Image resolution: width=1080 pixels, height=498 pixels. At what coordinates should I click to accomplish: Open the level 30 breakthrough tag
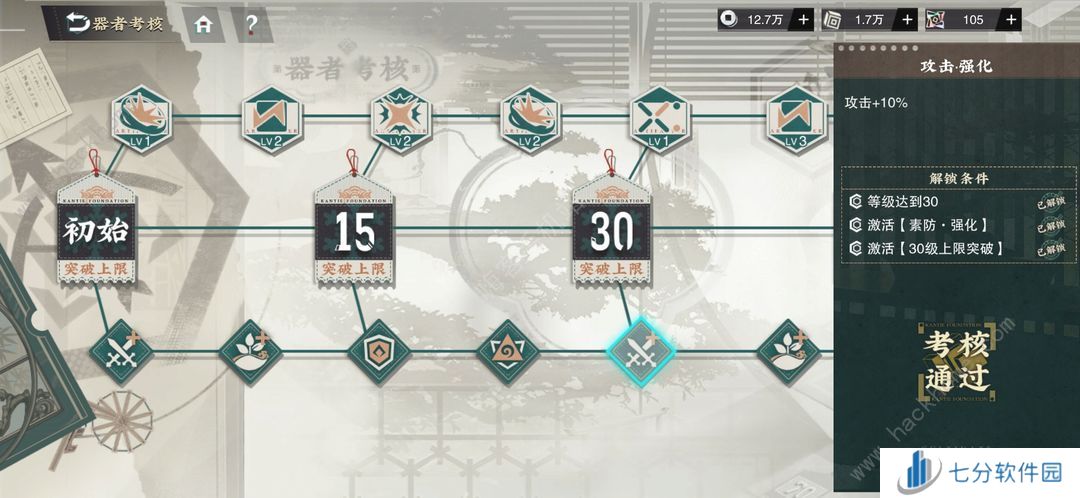point(612,231)
